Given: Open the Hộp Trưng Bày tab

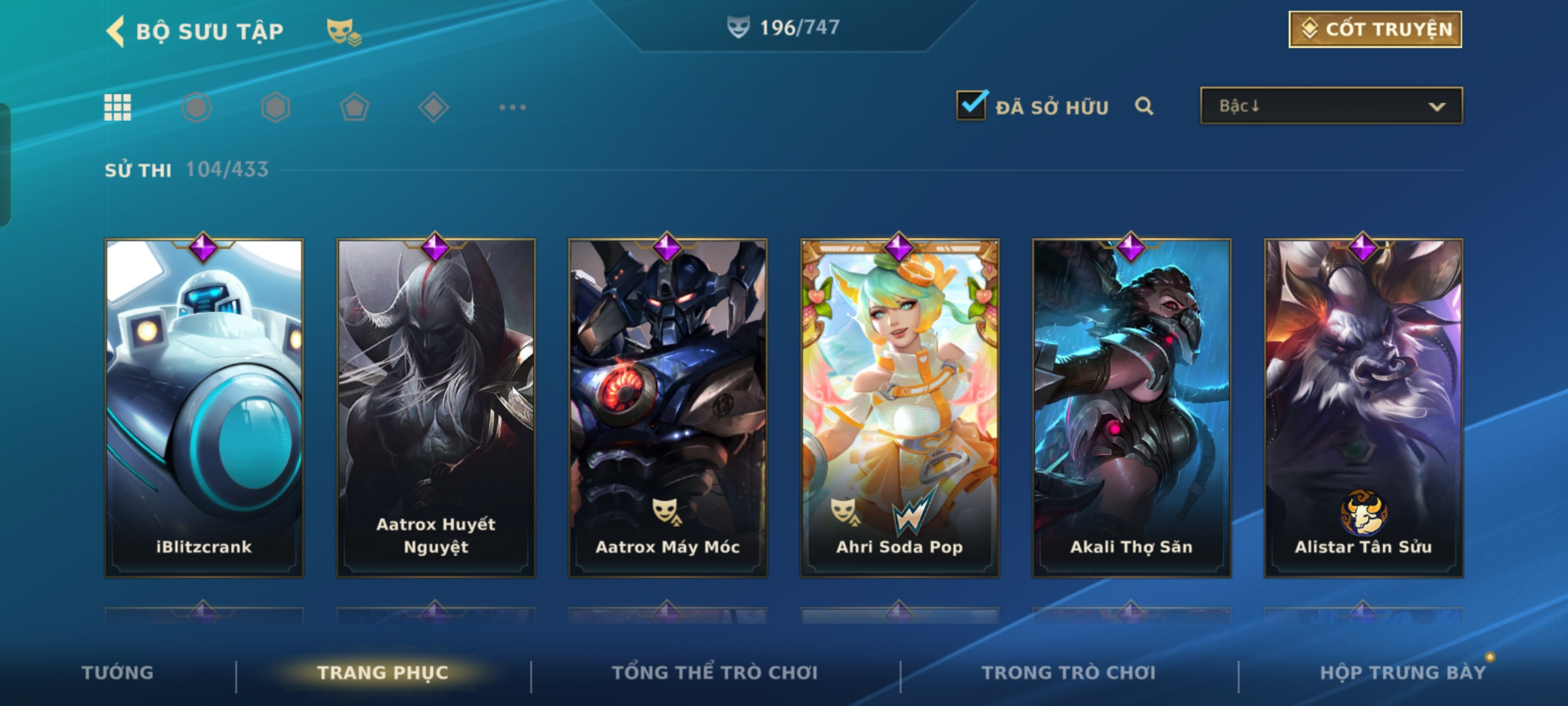Looking at the screenshot, I should (x=1402, y=673).
